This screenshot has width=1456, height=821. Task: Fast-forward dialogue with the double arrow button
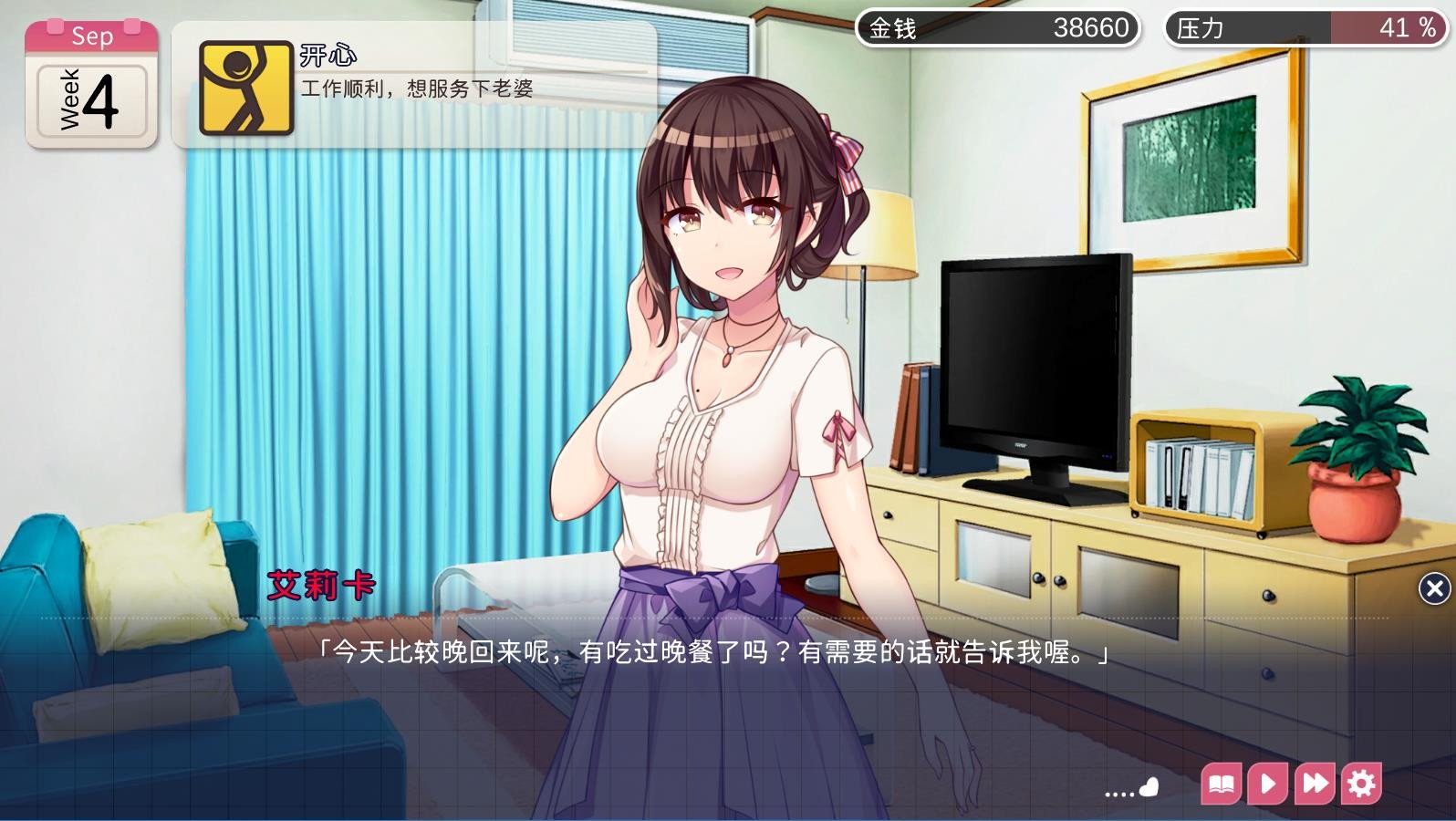point(1315,784)
